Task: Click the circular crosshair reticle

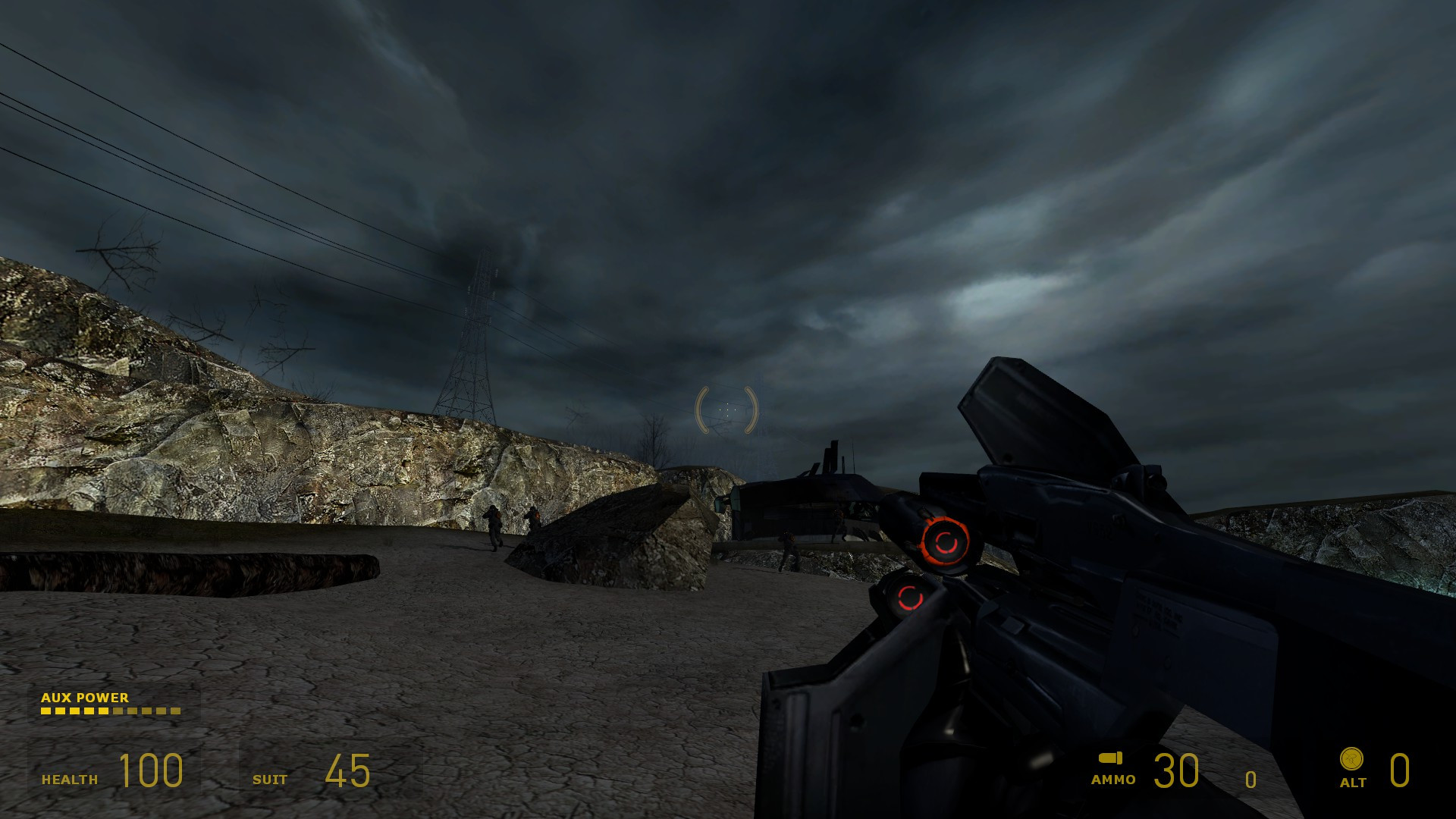Action: [726, 409]
